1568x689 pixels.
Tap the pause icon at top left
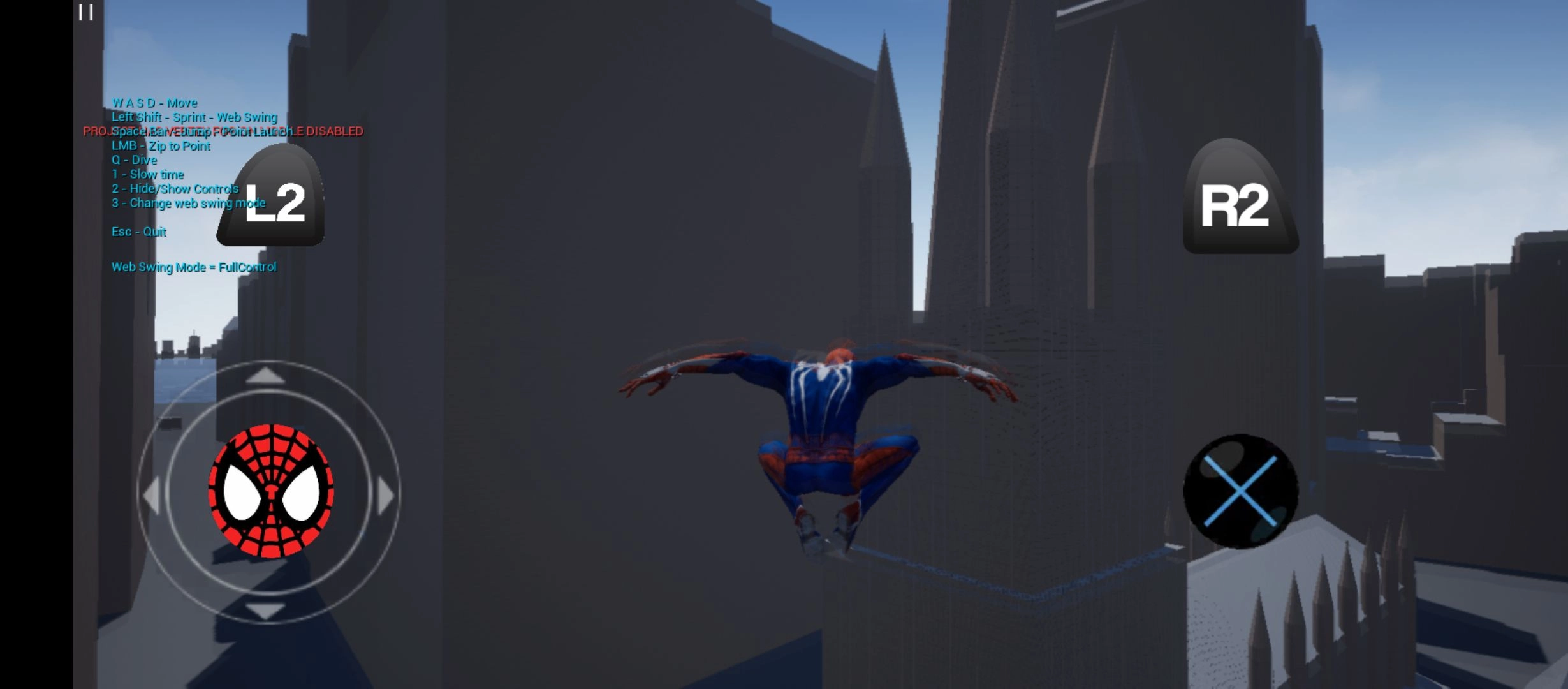pyautogui.click(x=85, y=13)
